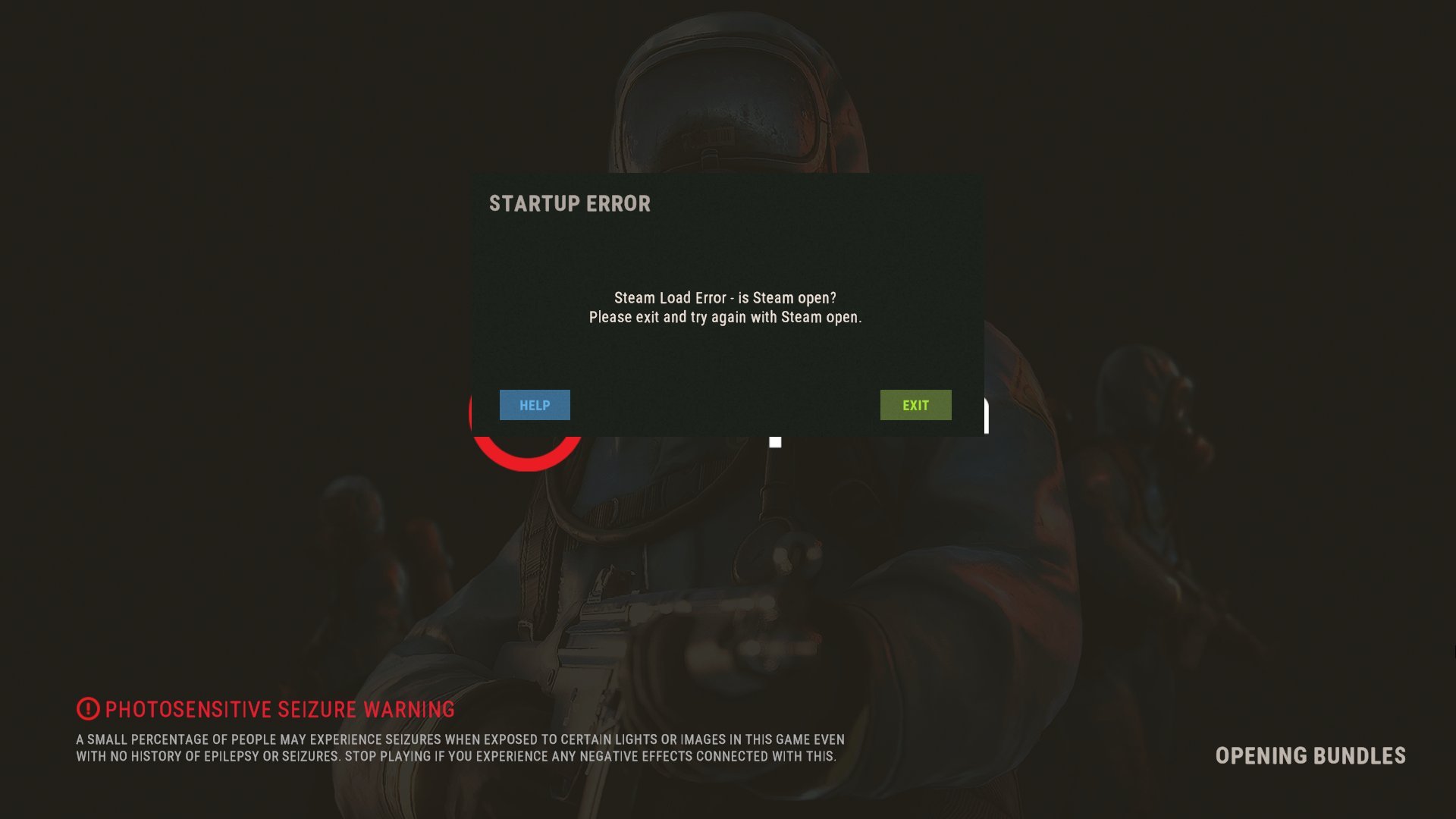
Task: Click the small white square below the dialog
Action: point(774,442)
